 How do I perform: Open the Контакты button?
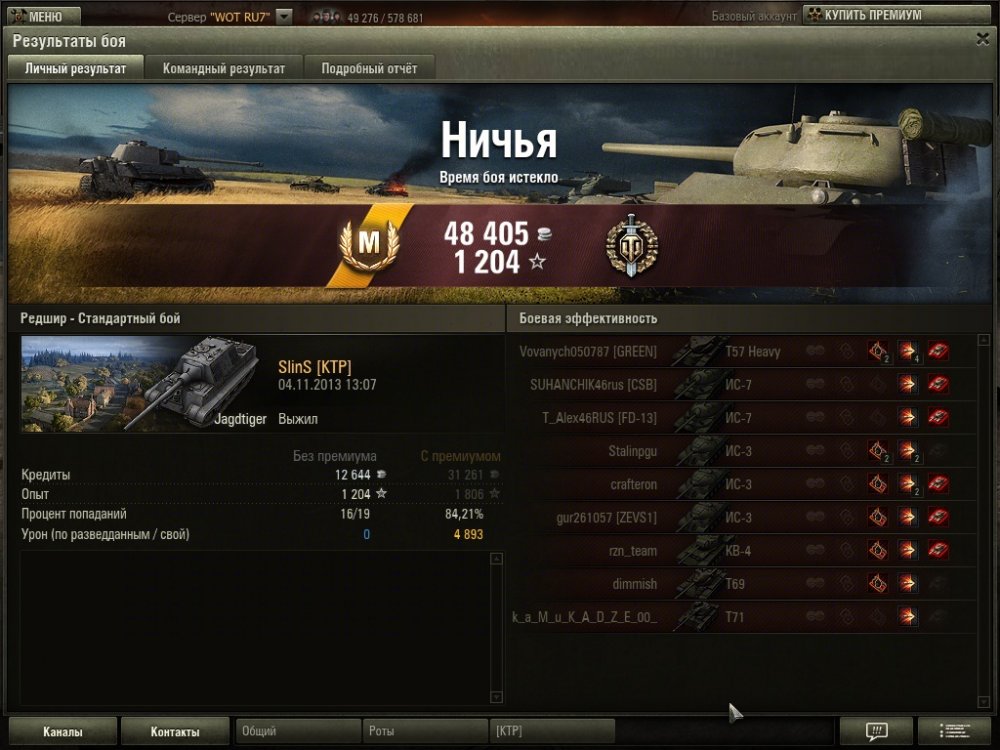click(175, 732)
